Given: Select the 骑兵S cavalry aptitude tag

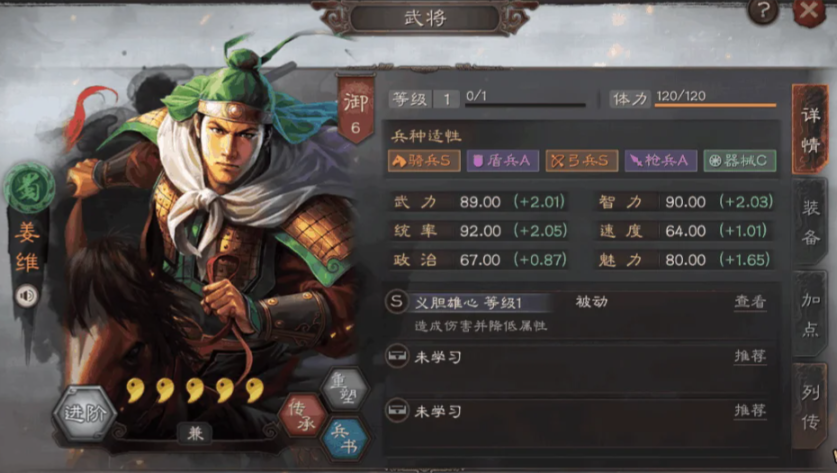Looking at the screenshot, I should [424, 160].
